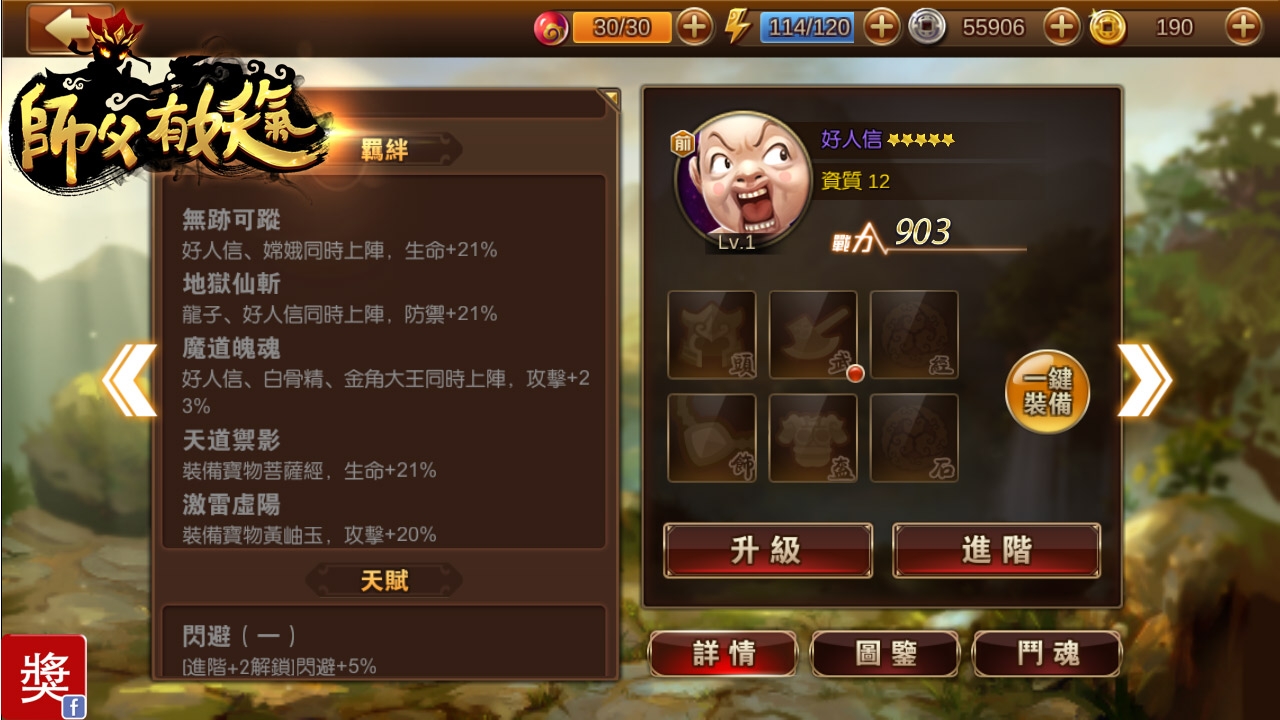Select the 詳情 details tab
The height and width of the screenshot is (720, 1280).
pyautogui.click(x=724, y=655)
